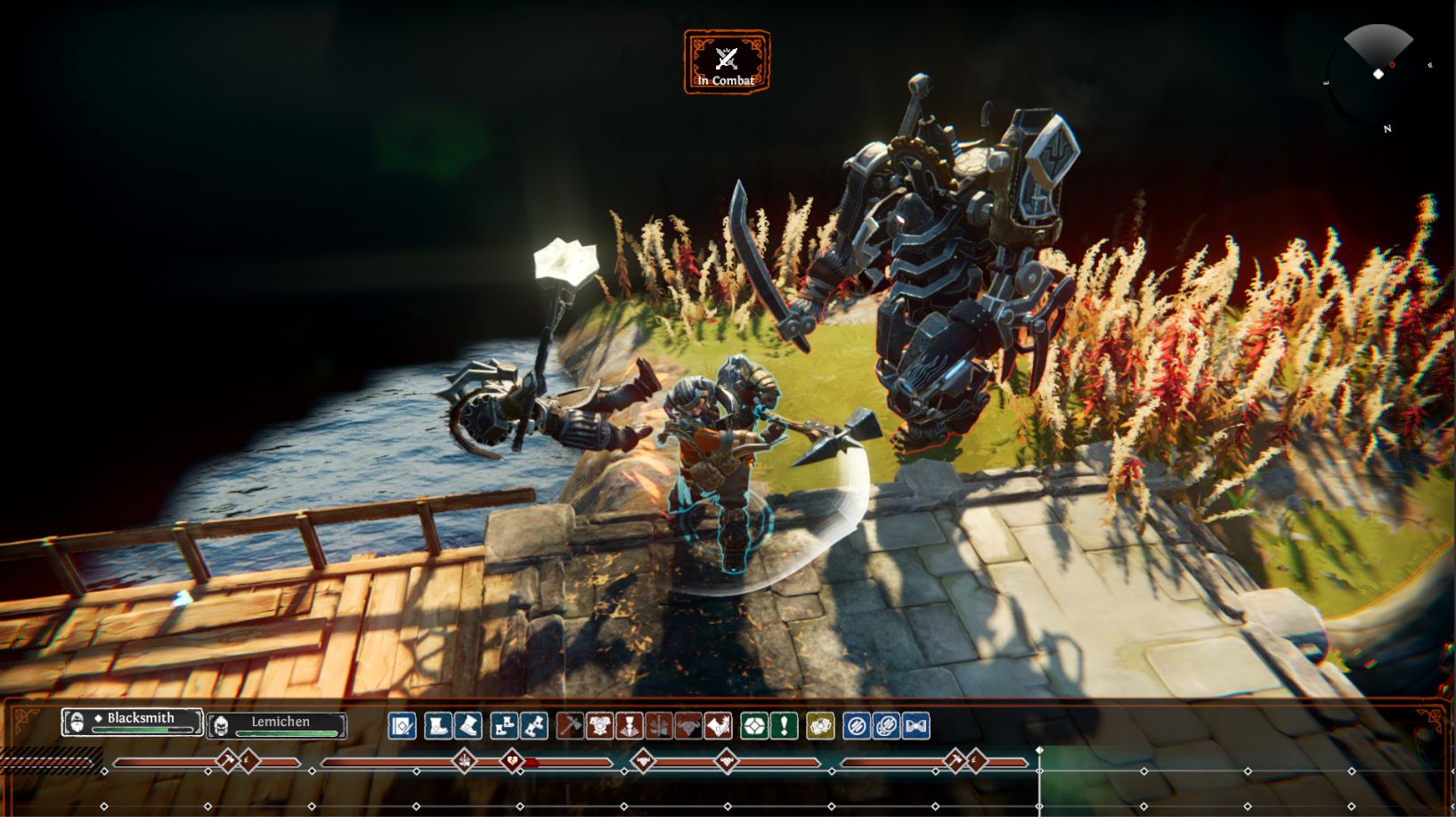The height and width of the screenshot is (817, 1456).
Task: Click the timeline playhead diamond
Action: (x=1039, y=751)
